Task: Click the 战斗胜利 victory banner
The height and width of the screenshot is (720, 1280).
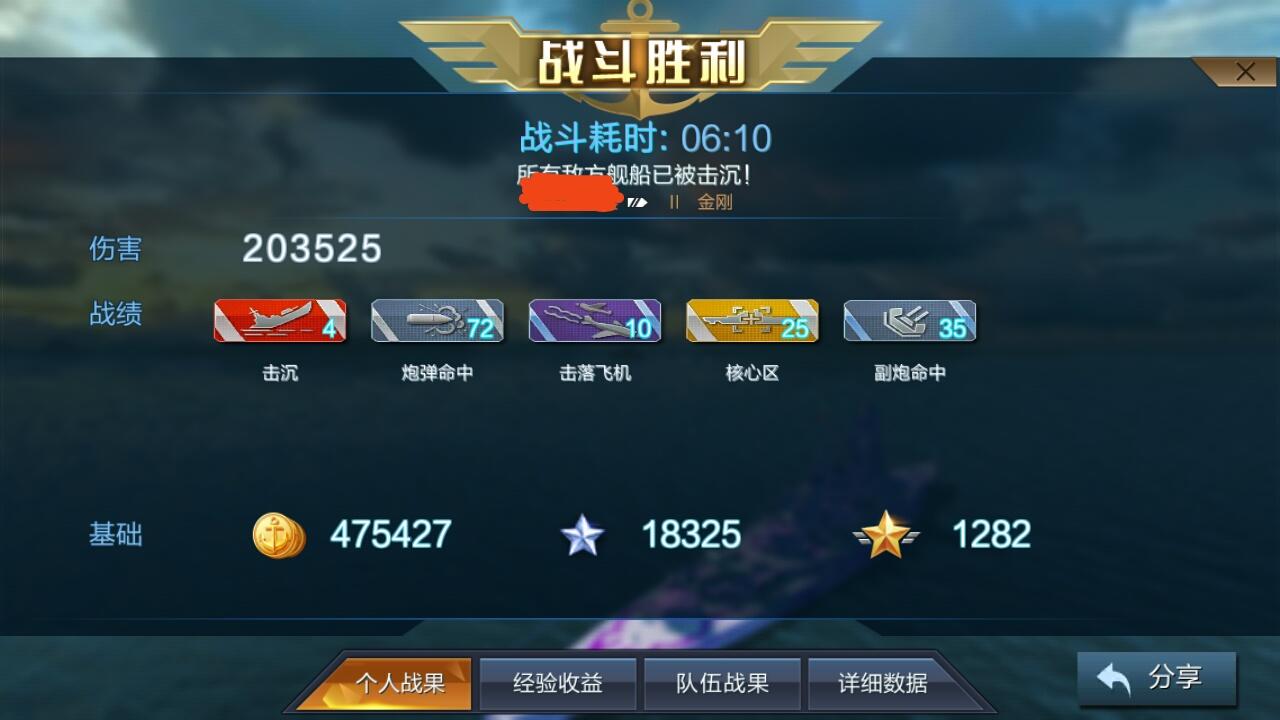Action: click(640, 57)
